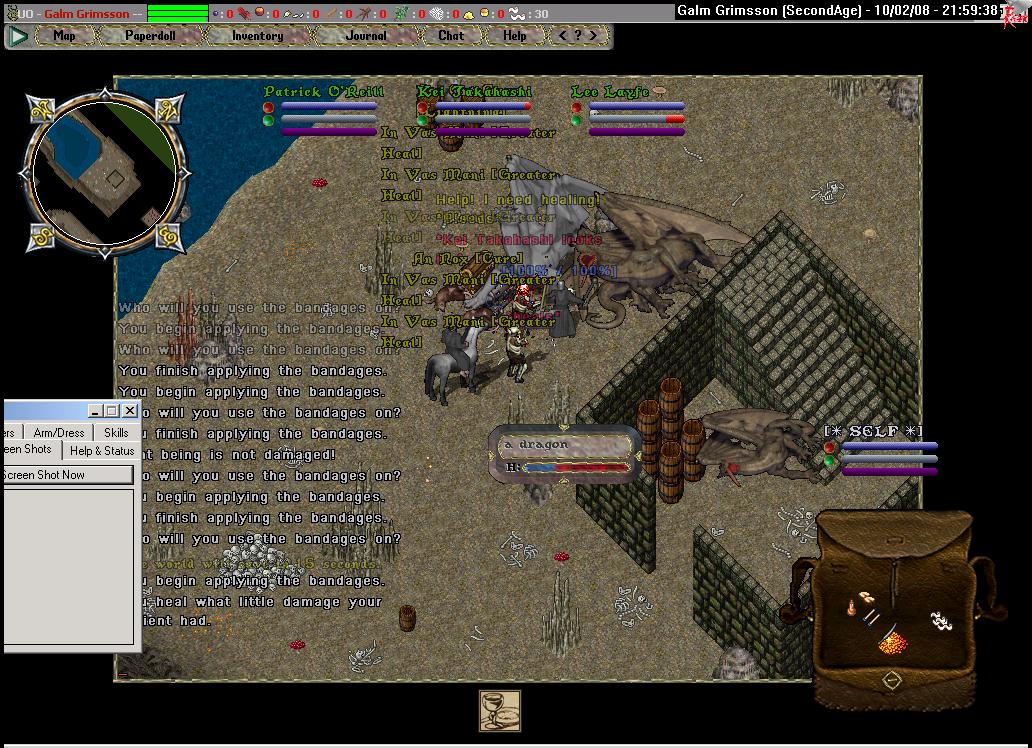Open the Help & Status tab
The width and height of the screenshot is (1032, 748).
[101, 450]
